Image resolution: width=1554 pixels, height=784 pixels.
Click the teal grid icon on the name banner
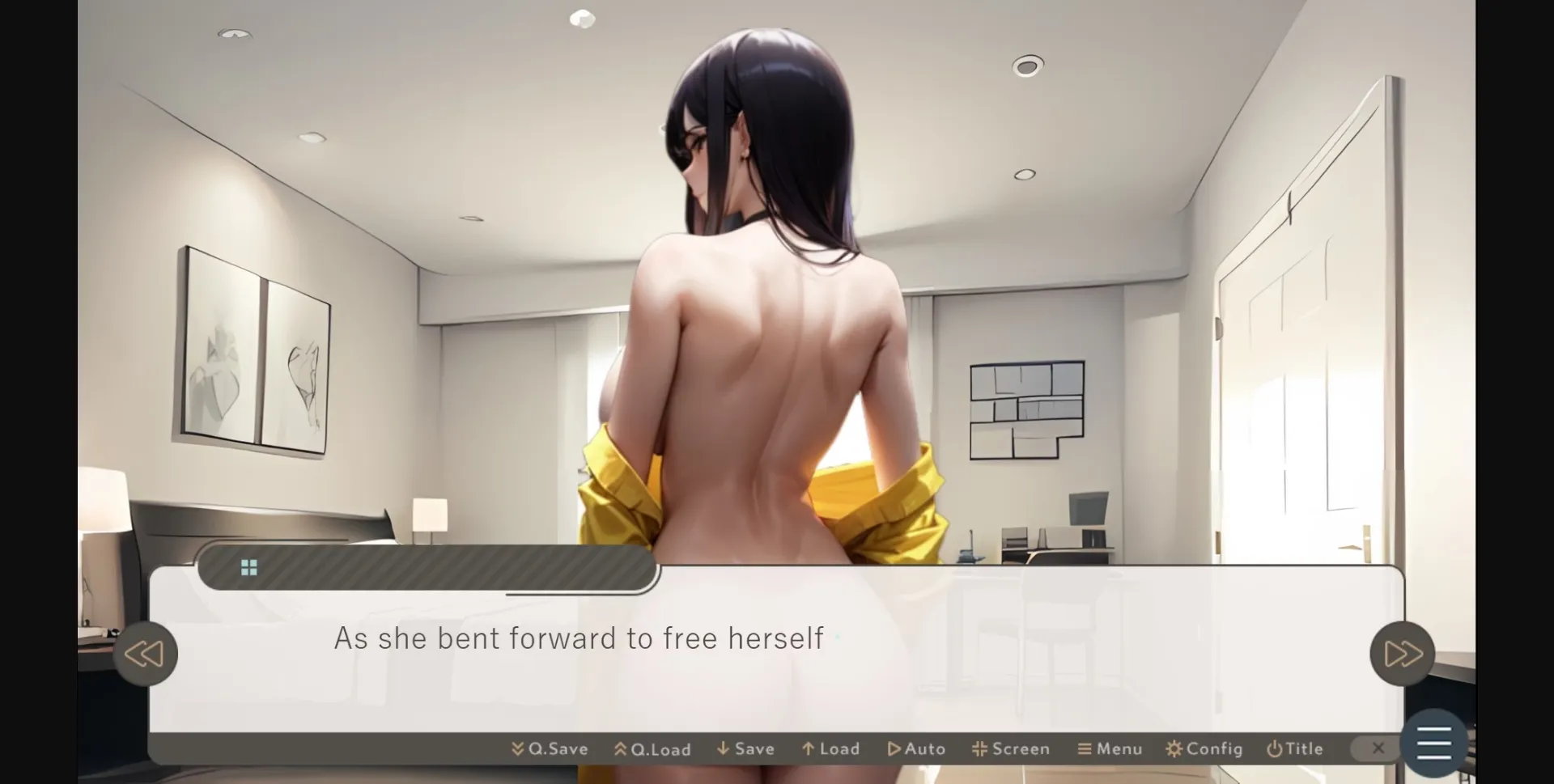(248, 566)
